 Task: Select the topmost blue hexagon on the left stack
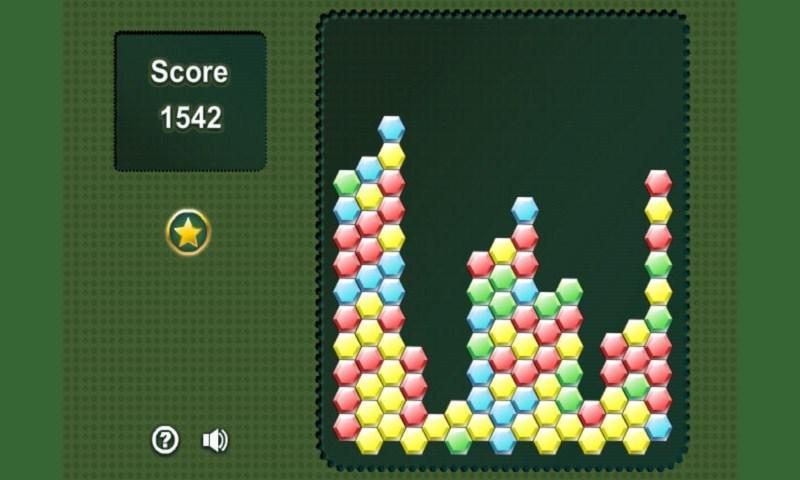(391, 129)
